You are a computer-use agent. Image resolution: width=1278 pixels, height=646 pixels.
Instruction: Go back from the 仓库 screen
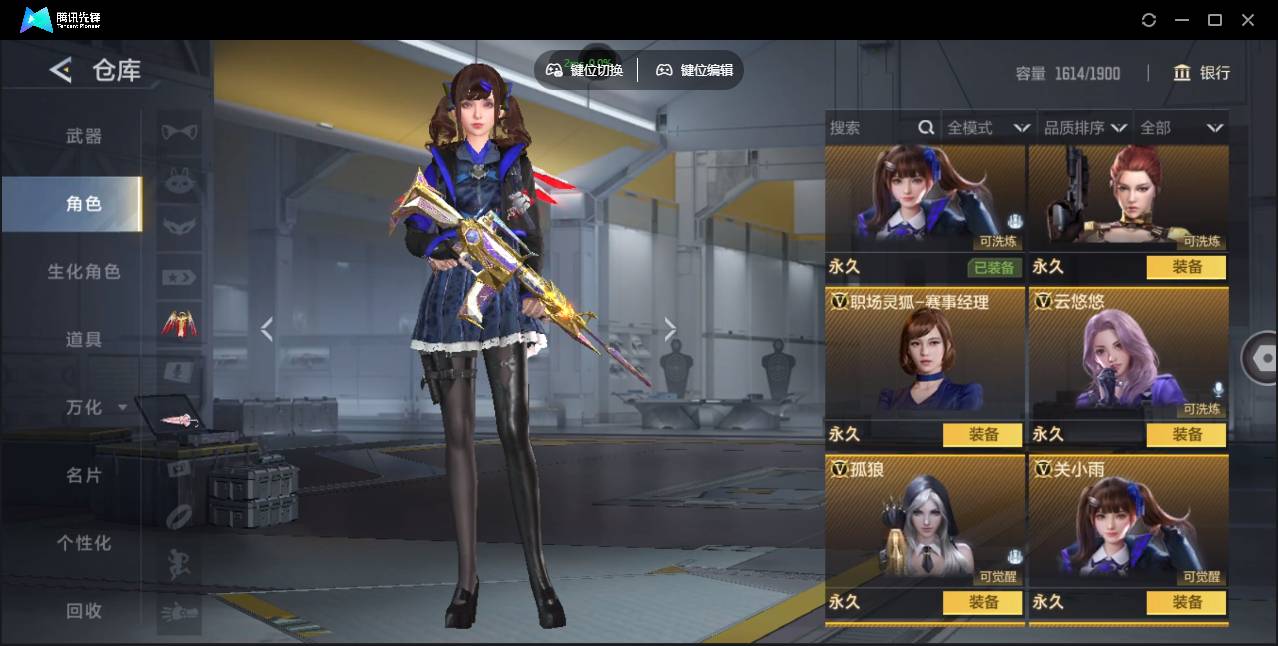[x=61, y=70]
